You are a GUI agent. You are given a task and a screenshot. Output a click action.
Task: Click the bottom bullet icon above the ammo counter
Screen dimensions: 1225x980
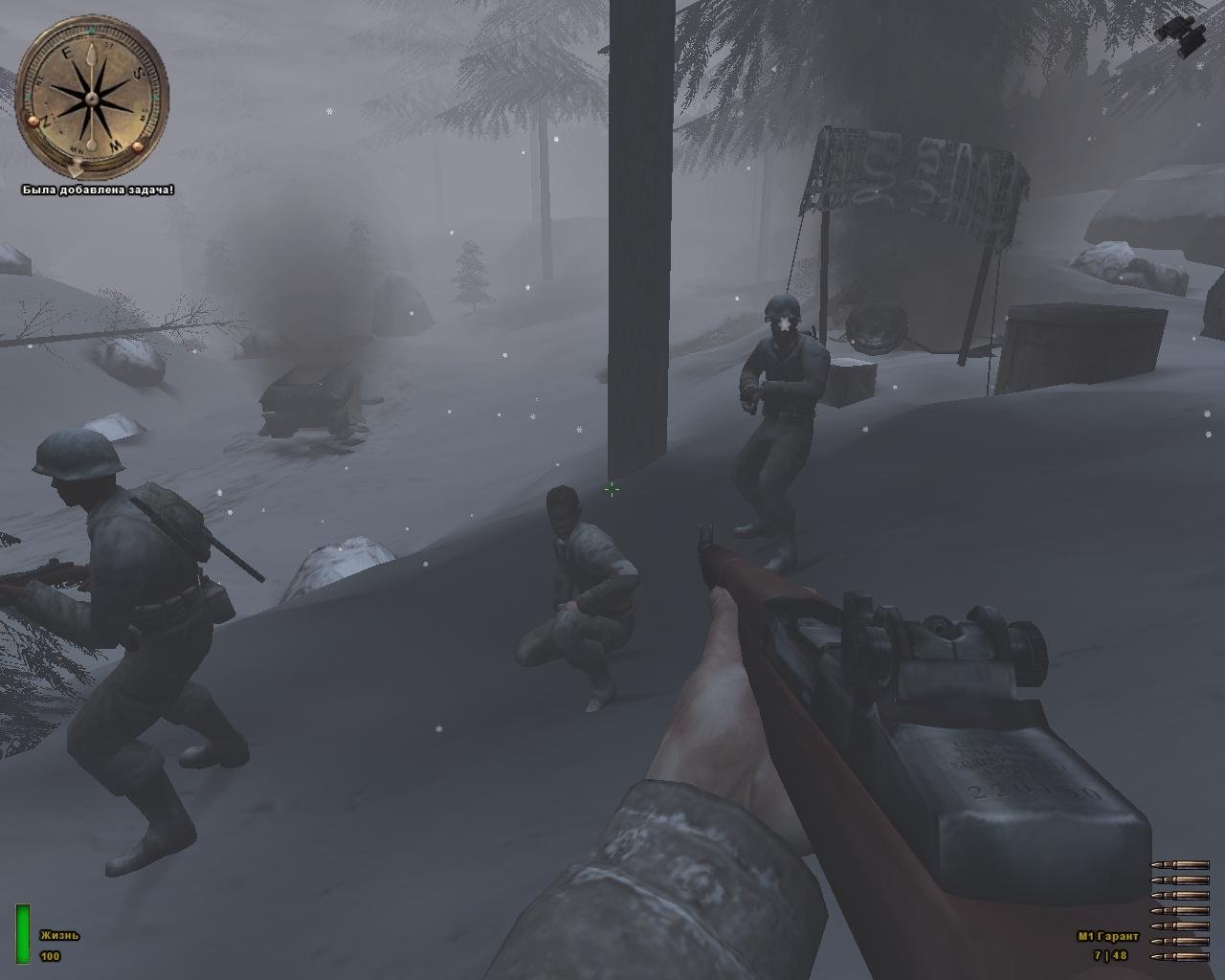pos(1179,957)
